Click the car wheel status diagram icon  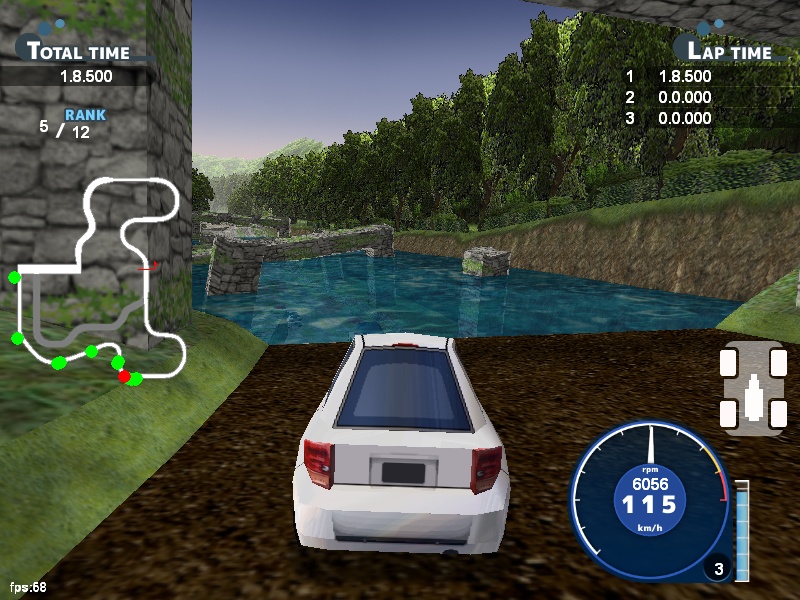point(753,388)
